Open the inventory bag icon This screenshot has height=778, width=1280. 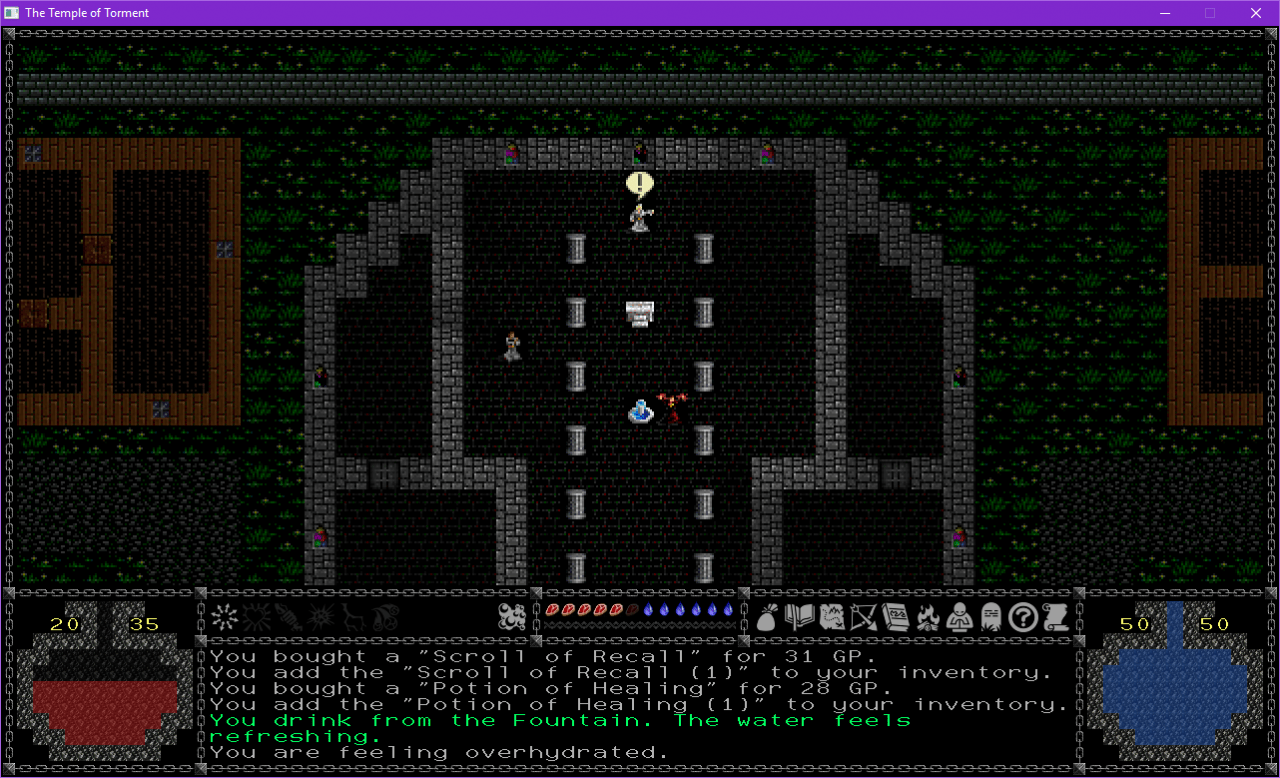pyautogui.click(x=768, y=617)
